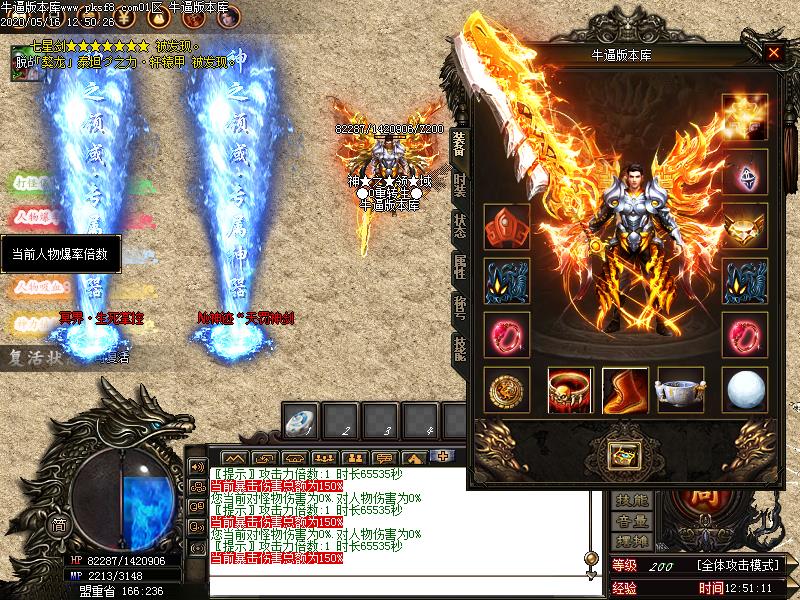Viewport: 800px width, 600px height.
Task: Select the red helmet equipment slot
Action: click(506, 227)
